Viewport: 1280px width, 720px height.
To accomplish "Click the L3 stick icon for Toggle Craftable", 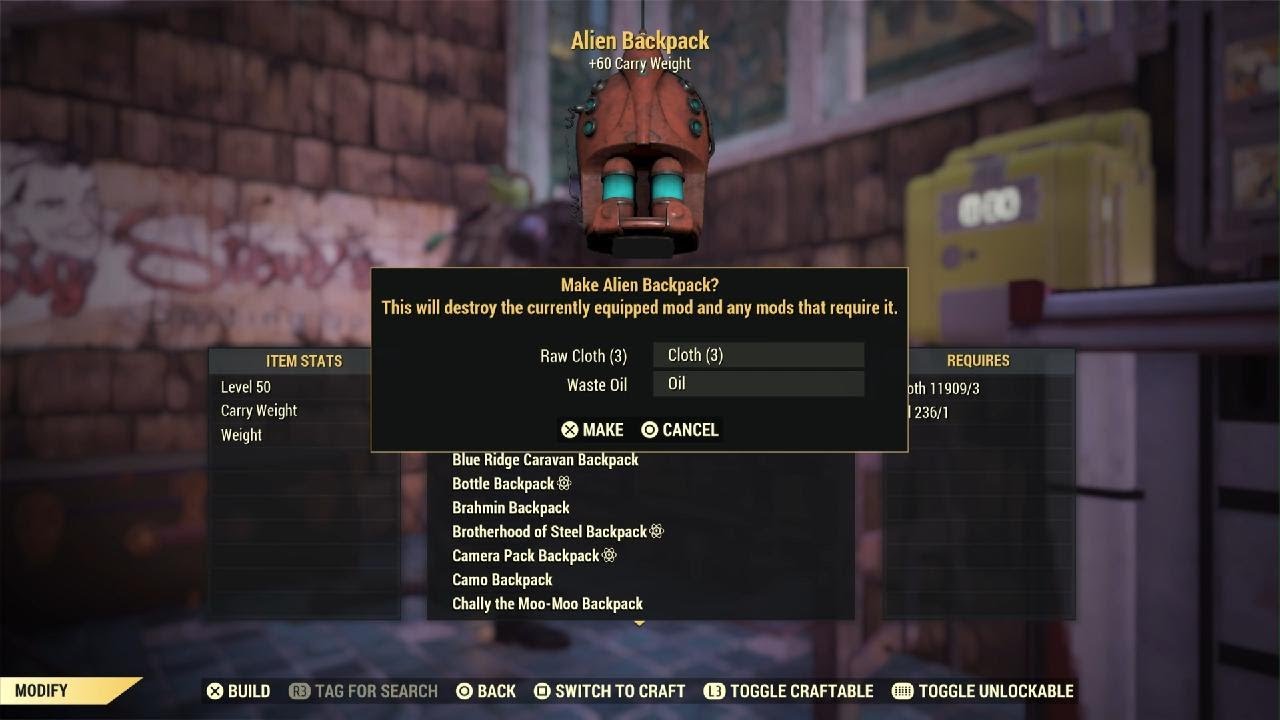I will [712, 691].
